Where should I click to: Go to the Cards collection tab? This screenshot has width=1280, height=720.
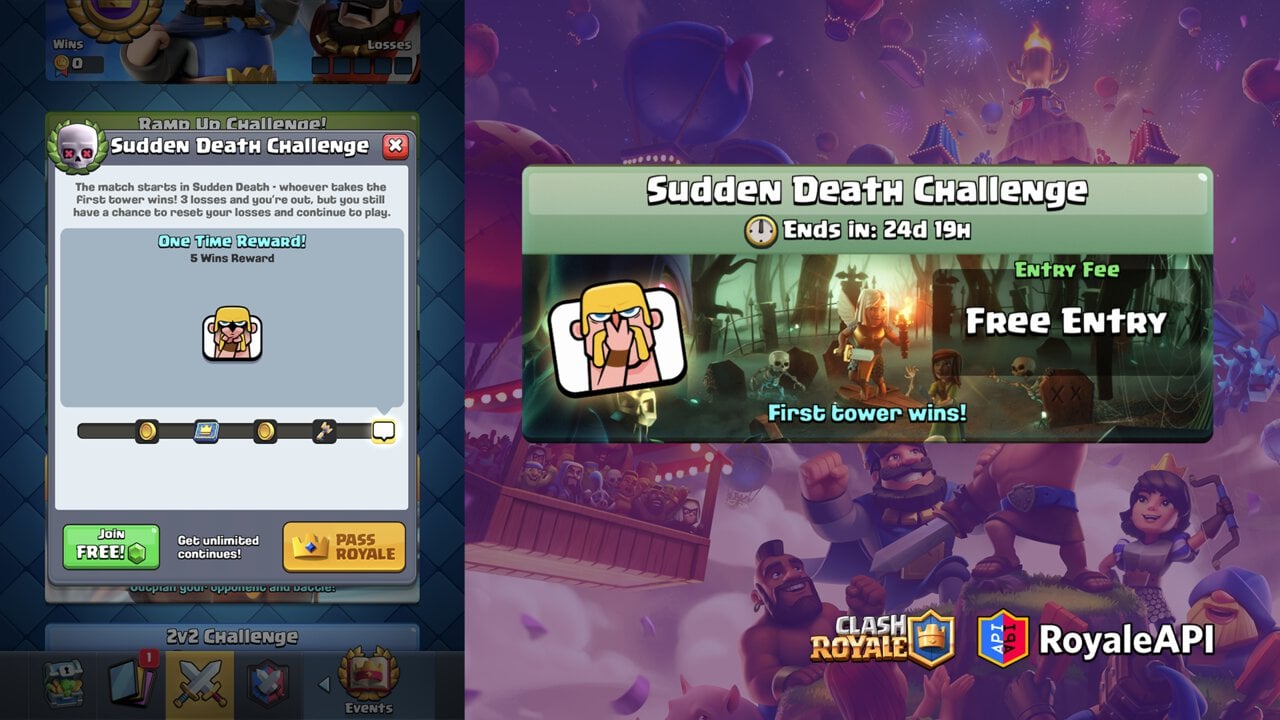(131, 684)
